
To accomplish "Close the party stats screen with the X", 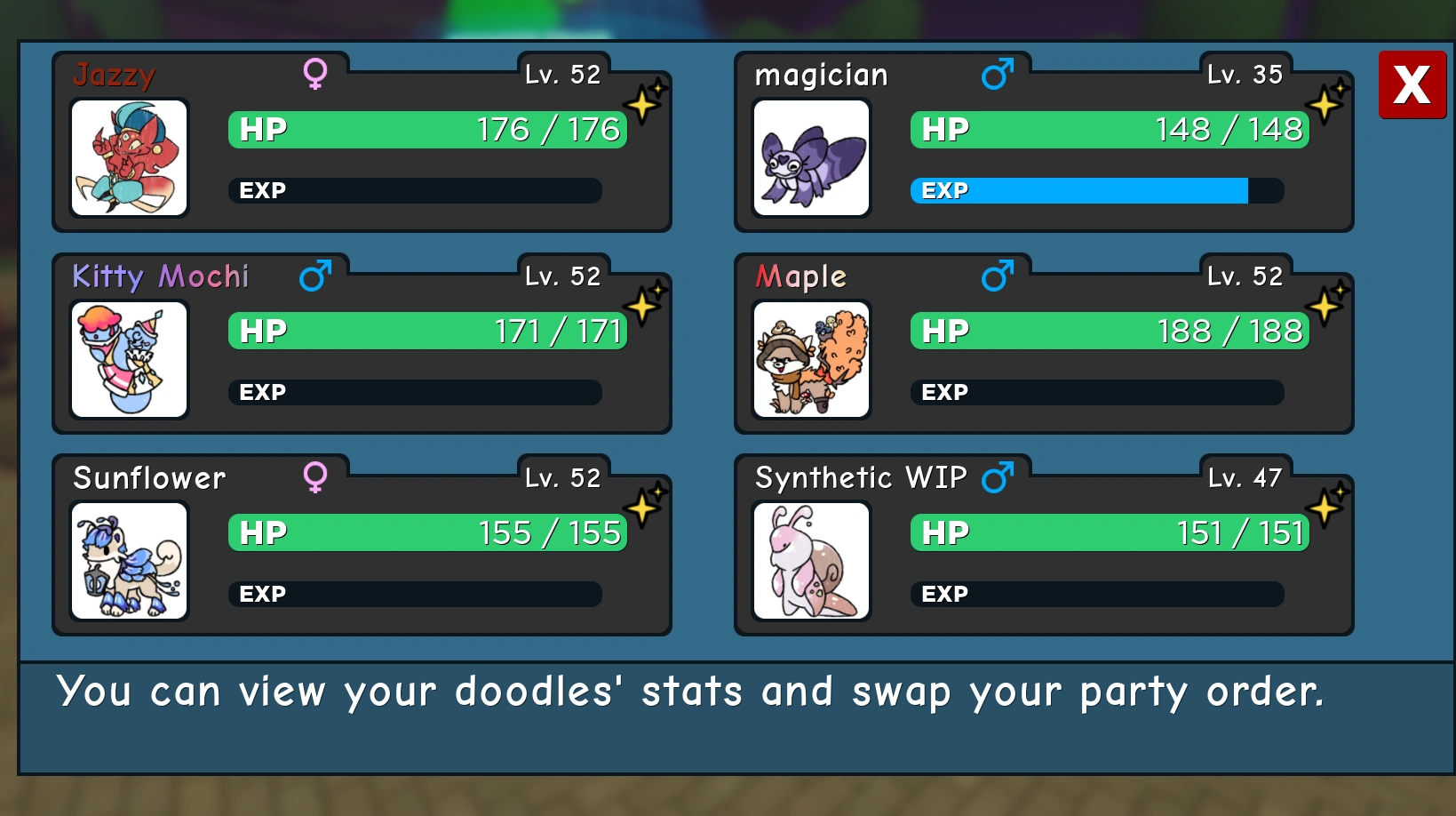I will tap(1412, 86).
